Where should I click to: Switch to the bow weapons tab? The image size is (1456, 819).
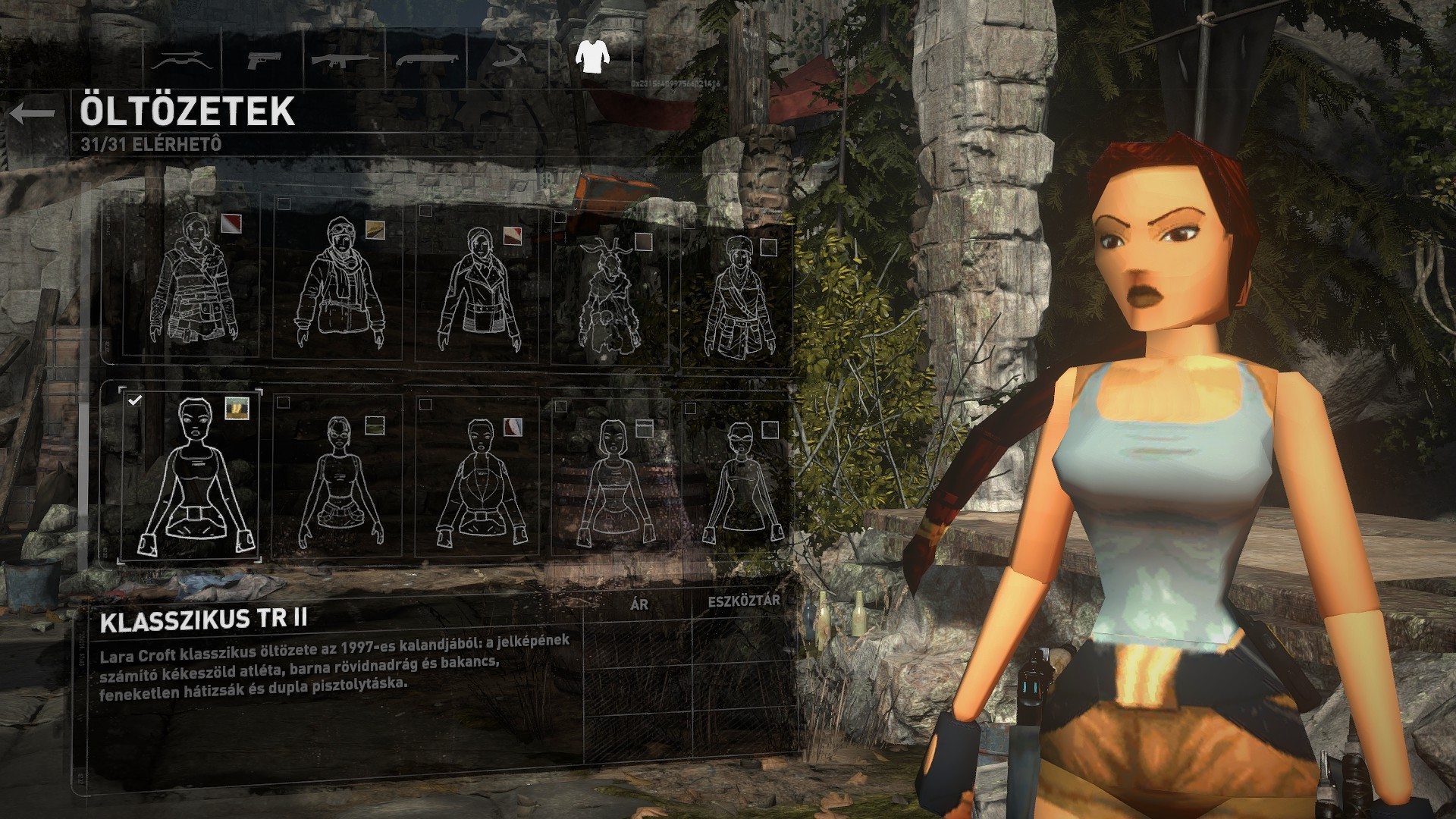point(180,61)
